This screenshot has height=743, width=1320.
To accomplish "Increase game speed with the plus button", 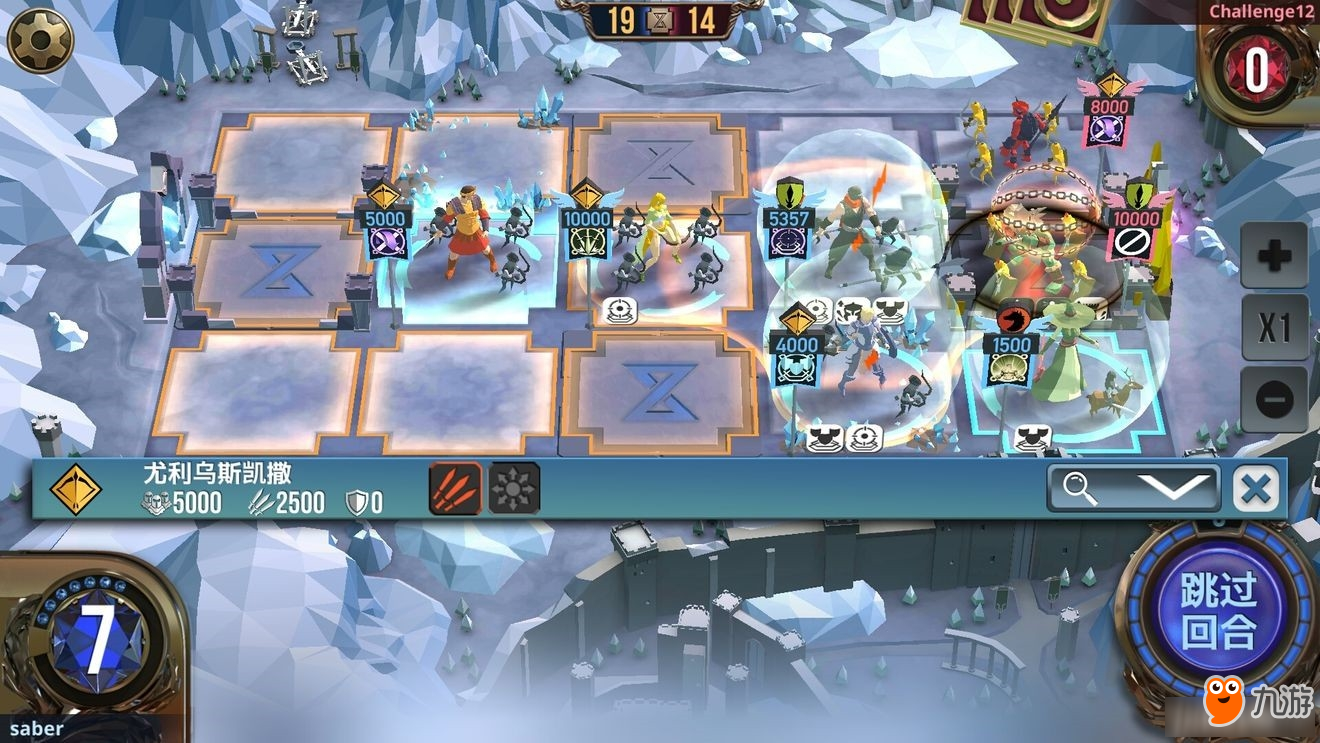I will pos(1274,256).
